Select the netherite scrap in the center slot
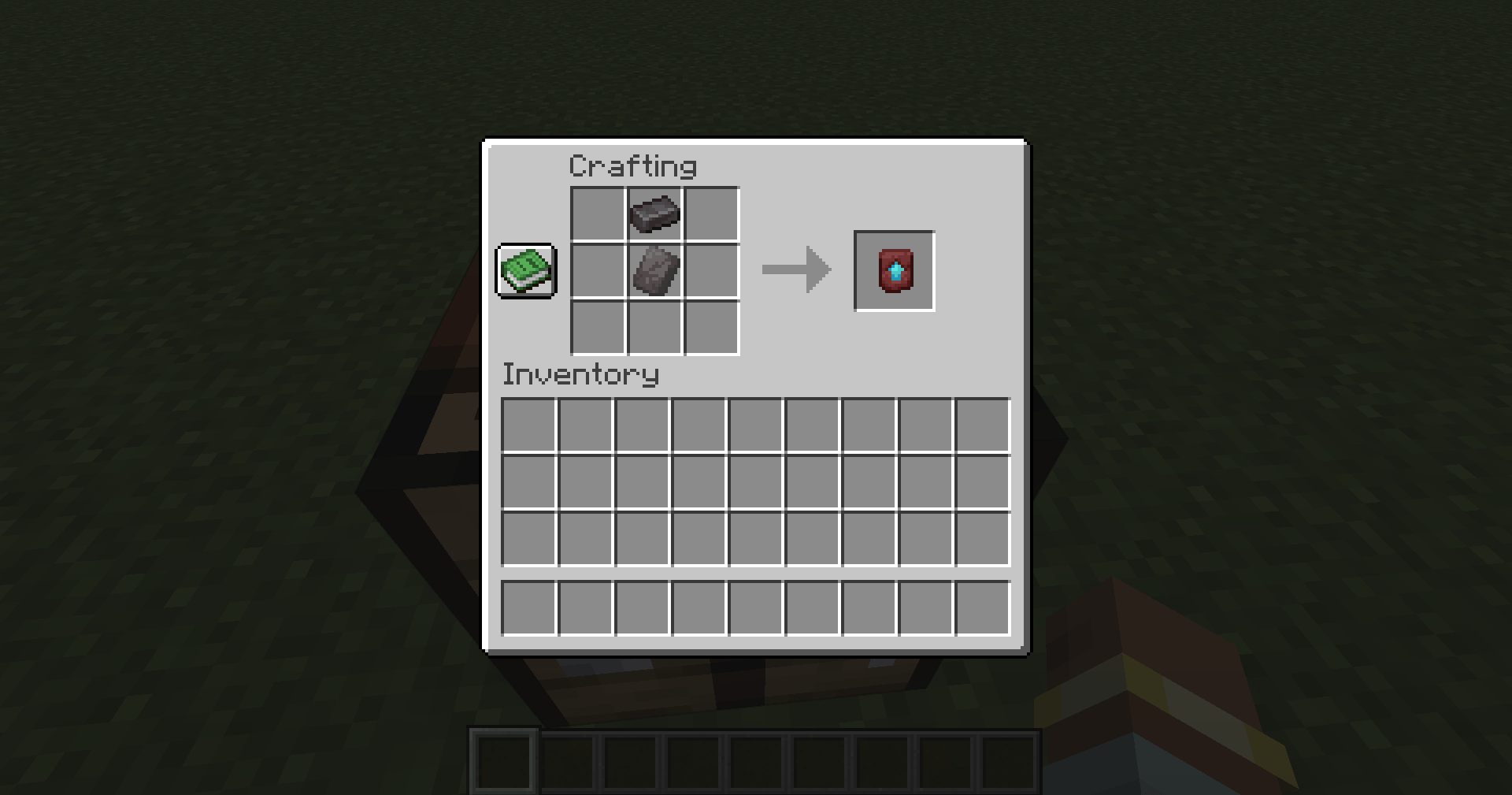 click(x=654, y=272)
